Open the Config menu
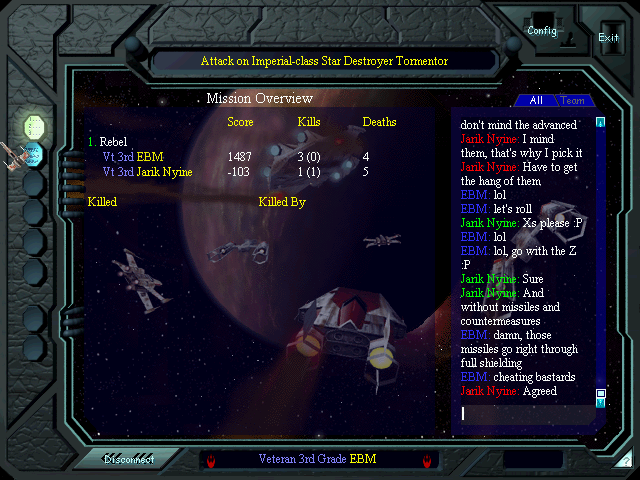Image resolution: width=640 pixels, height=480 pixels. coord(542,31)
